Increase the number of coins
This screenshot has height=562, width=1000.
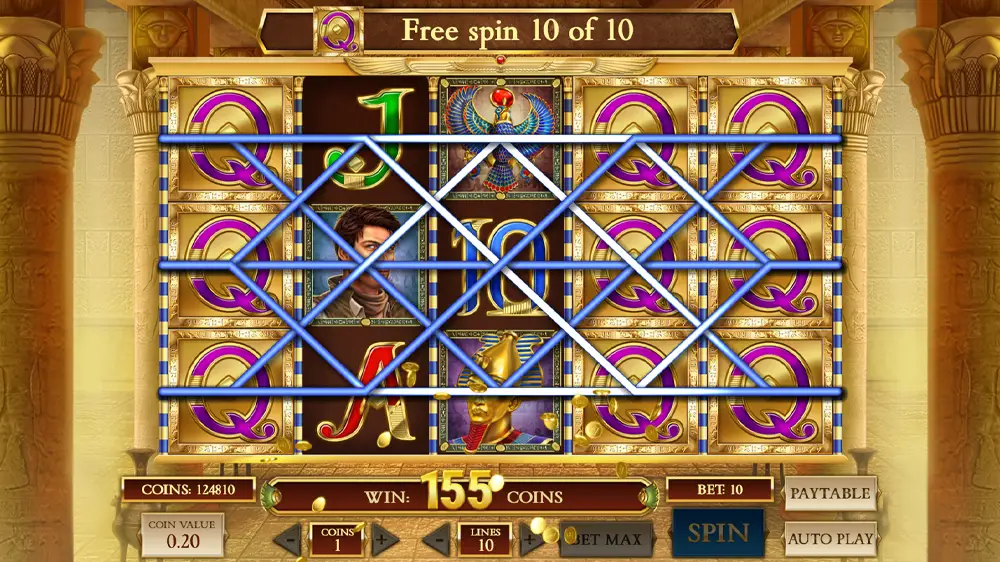[383, 541]
